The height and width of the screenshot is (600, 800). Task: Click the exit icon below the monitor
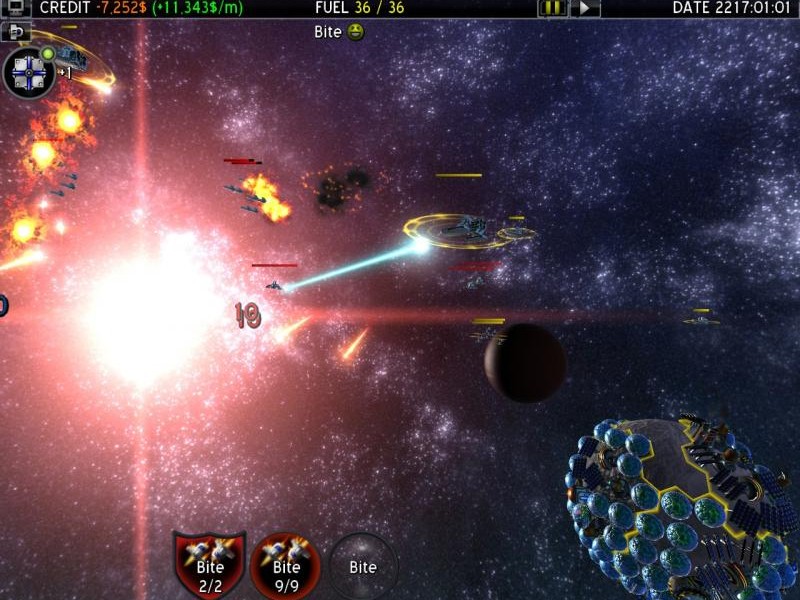click(x=16, y=32)
